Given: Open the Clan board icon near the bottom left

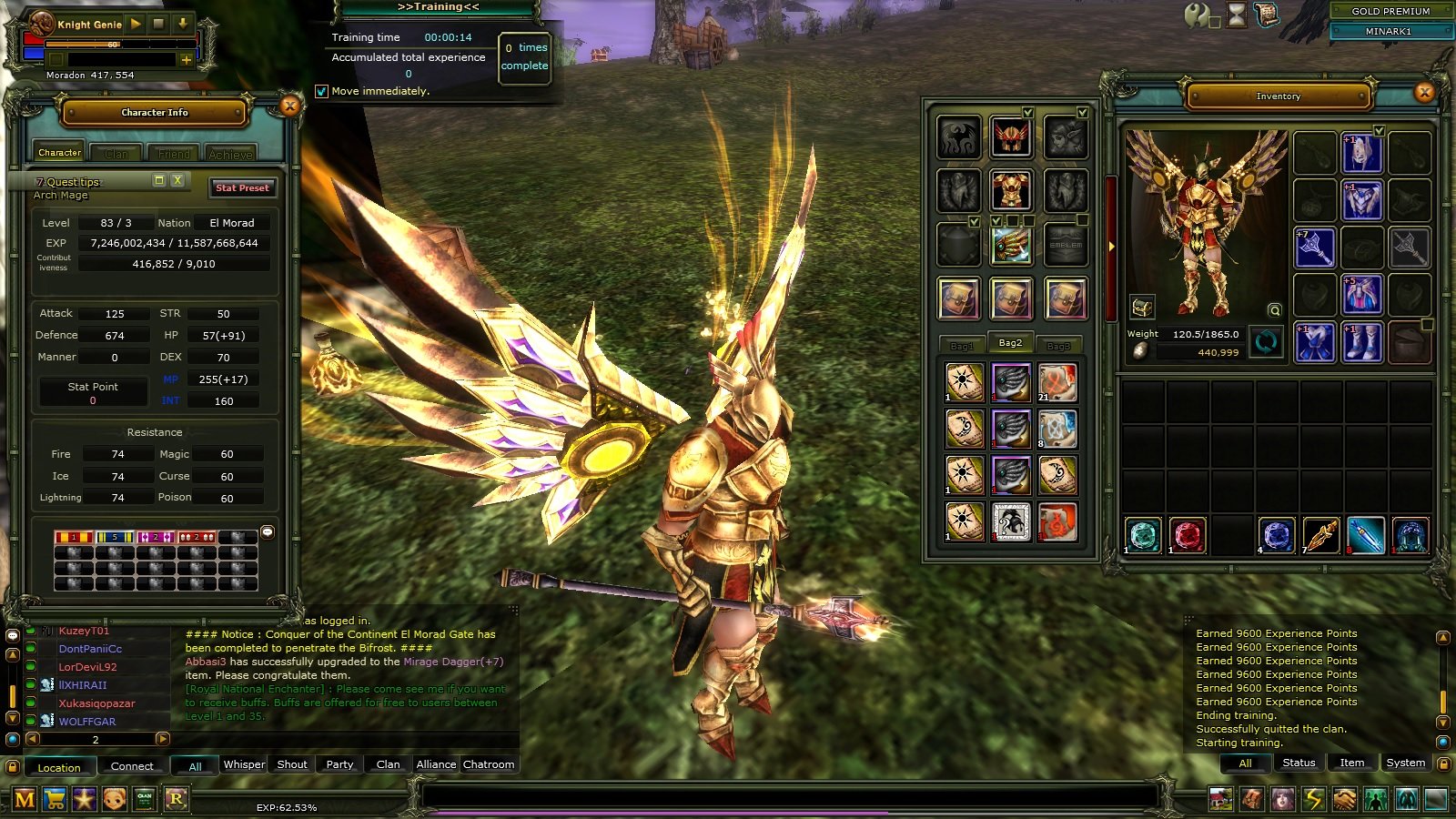Looking at the screenshot, I should pyautogui.click(x=143, y=799).
